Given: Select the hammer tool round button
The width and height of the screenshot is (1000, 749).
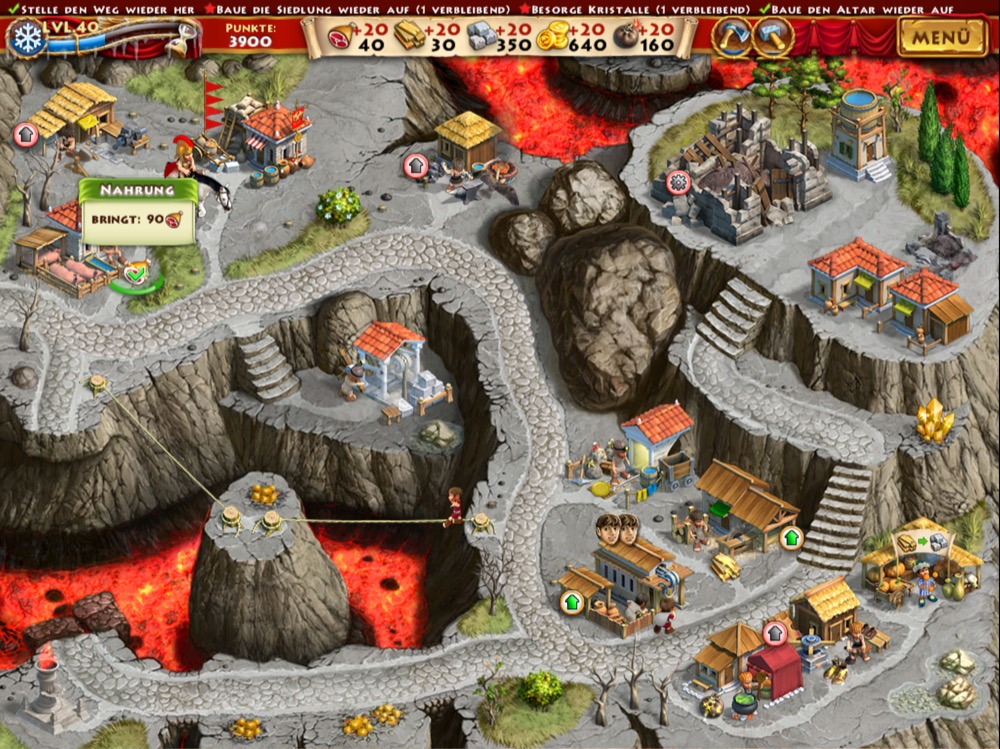Looking at the screenshot, I should (773, 37).
